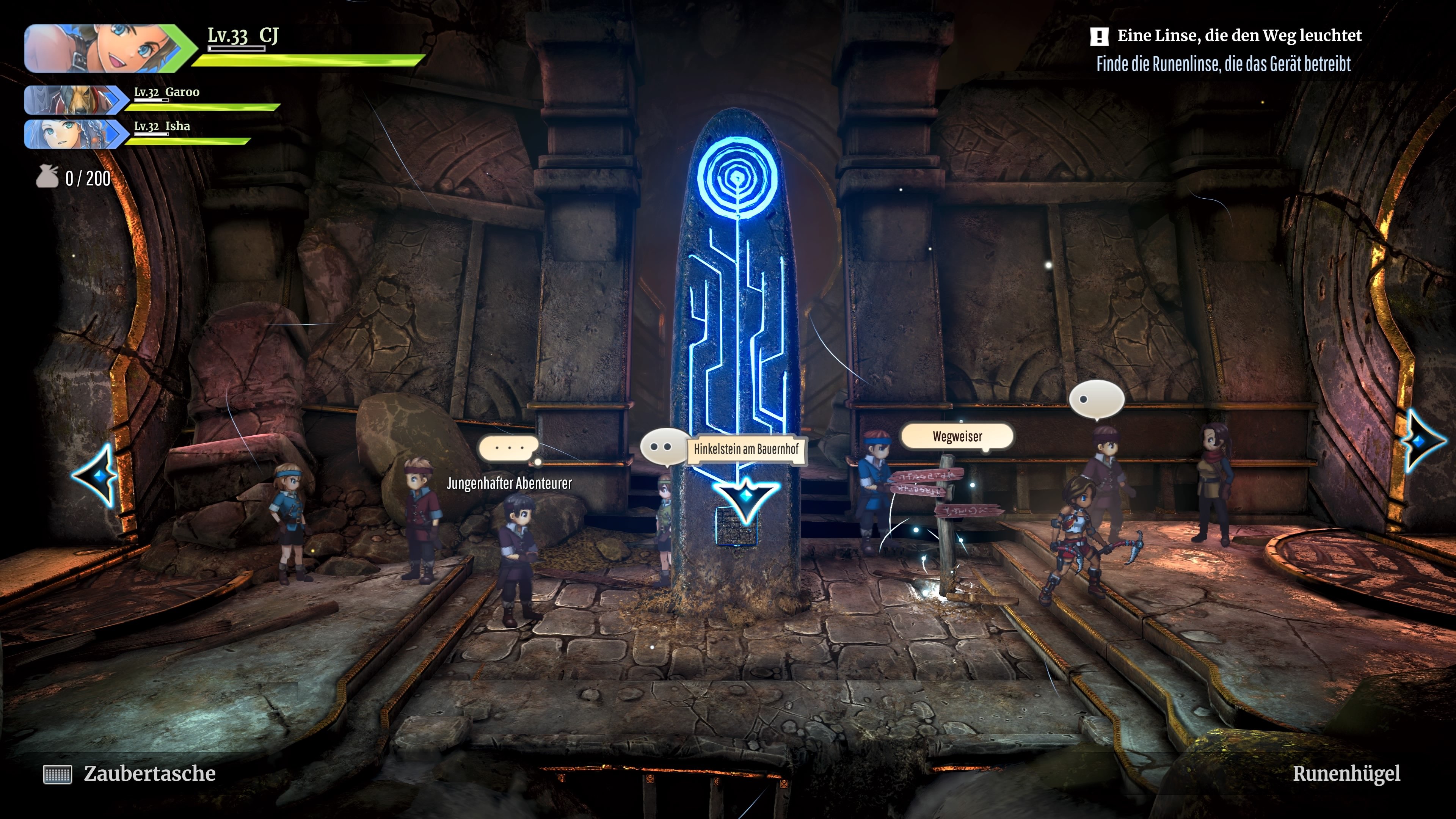Click the blue interaction marker below Hinkelstein label

(x=745, y=498)
